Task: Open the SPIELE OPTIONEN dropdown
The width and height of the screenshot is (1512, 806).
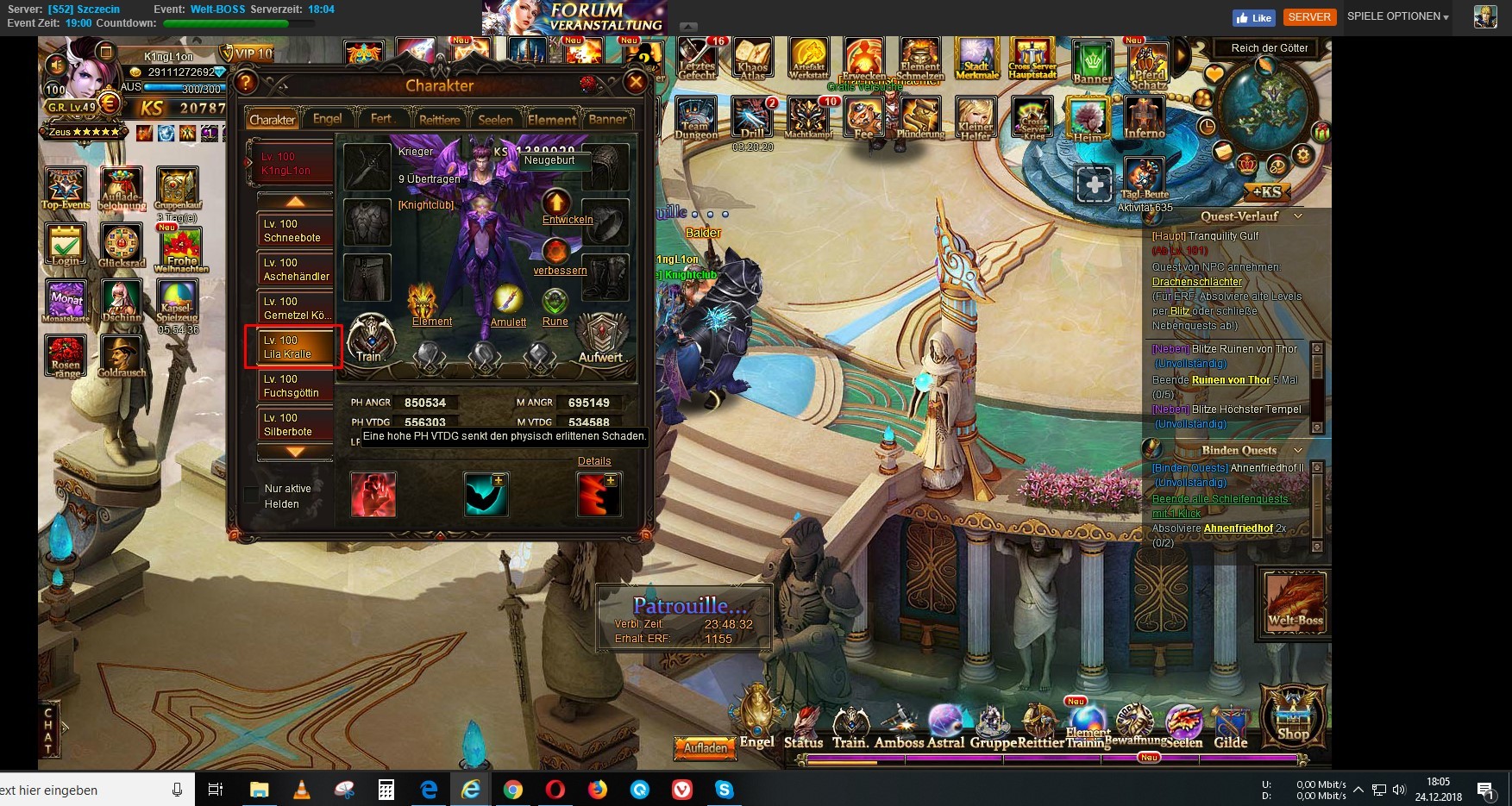Action: (1397, 16)
